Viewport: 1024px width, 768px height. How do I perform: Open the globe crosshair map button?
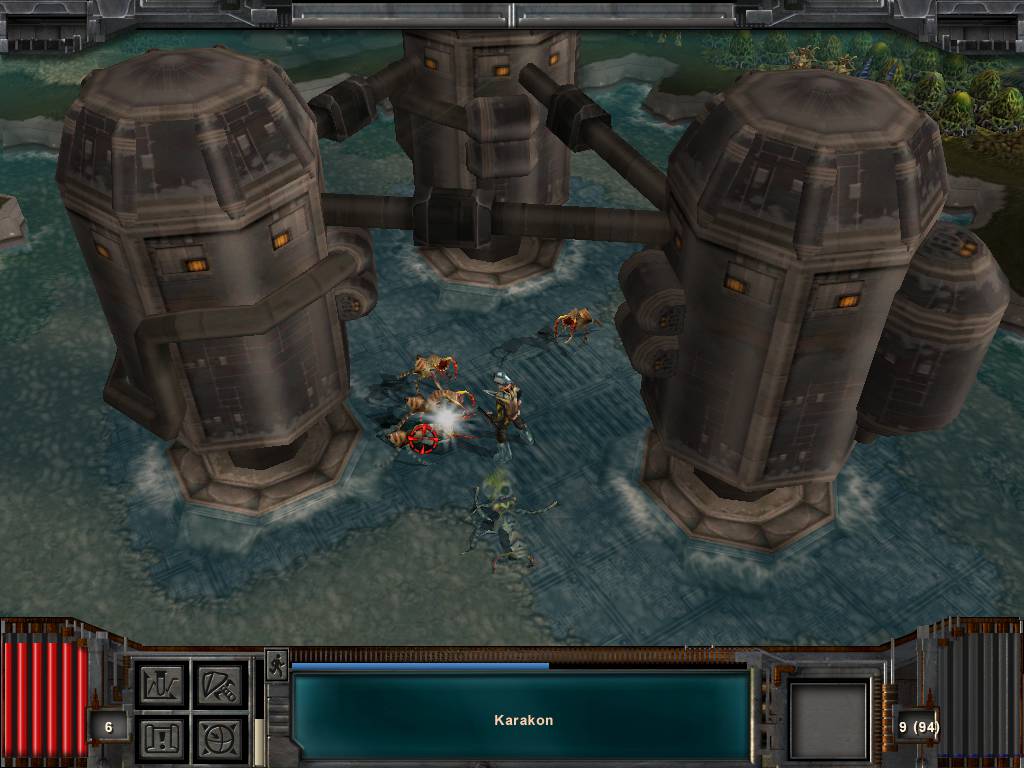[219, 737]
